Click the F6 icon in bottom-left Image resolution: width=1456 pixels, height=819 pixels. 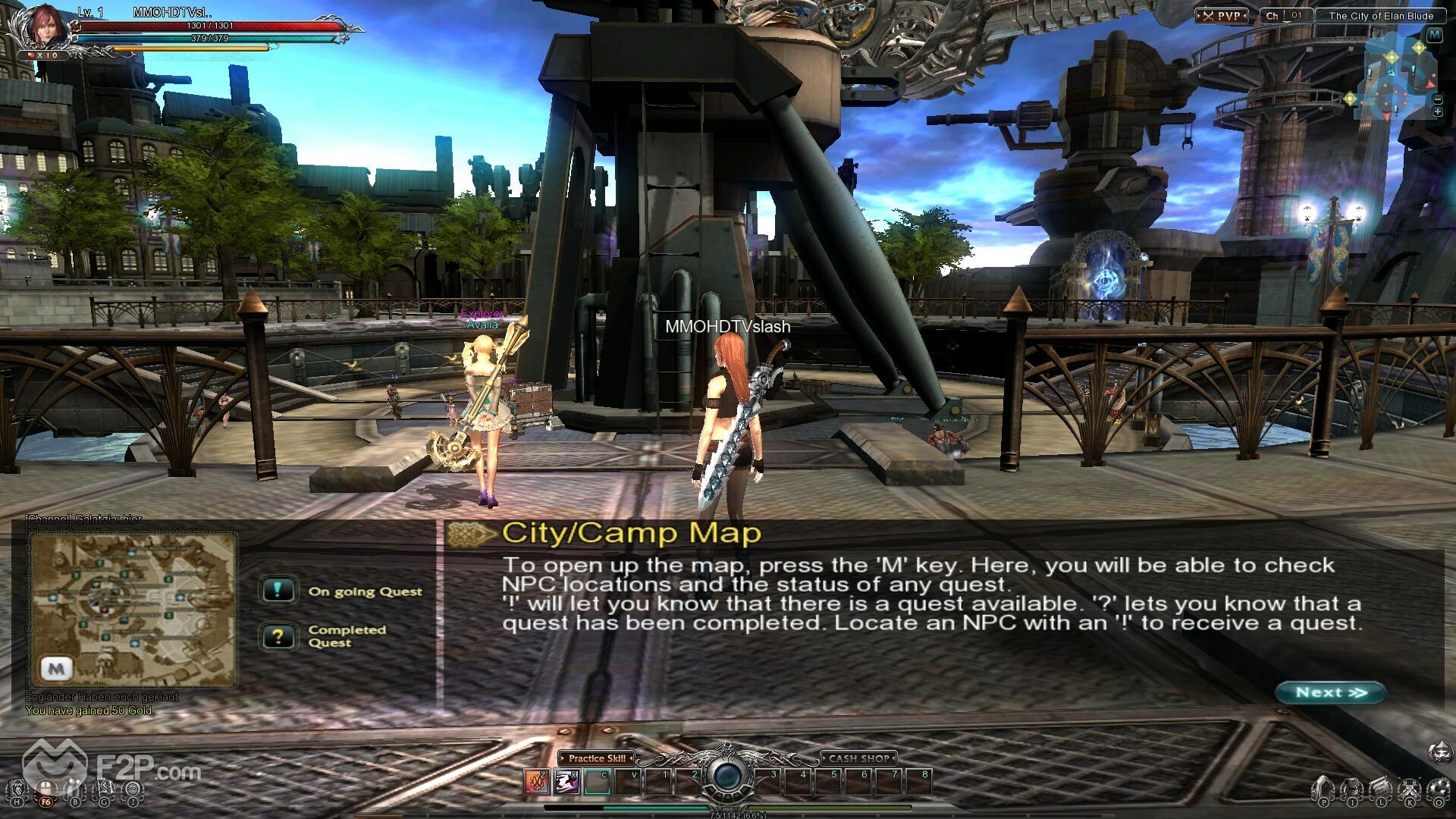coord(46,790)
